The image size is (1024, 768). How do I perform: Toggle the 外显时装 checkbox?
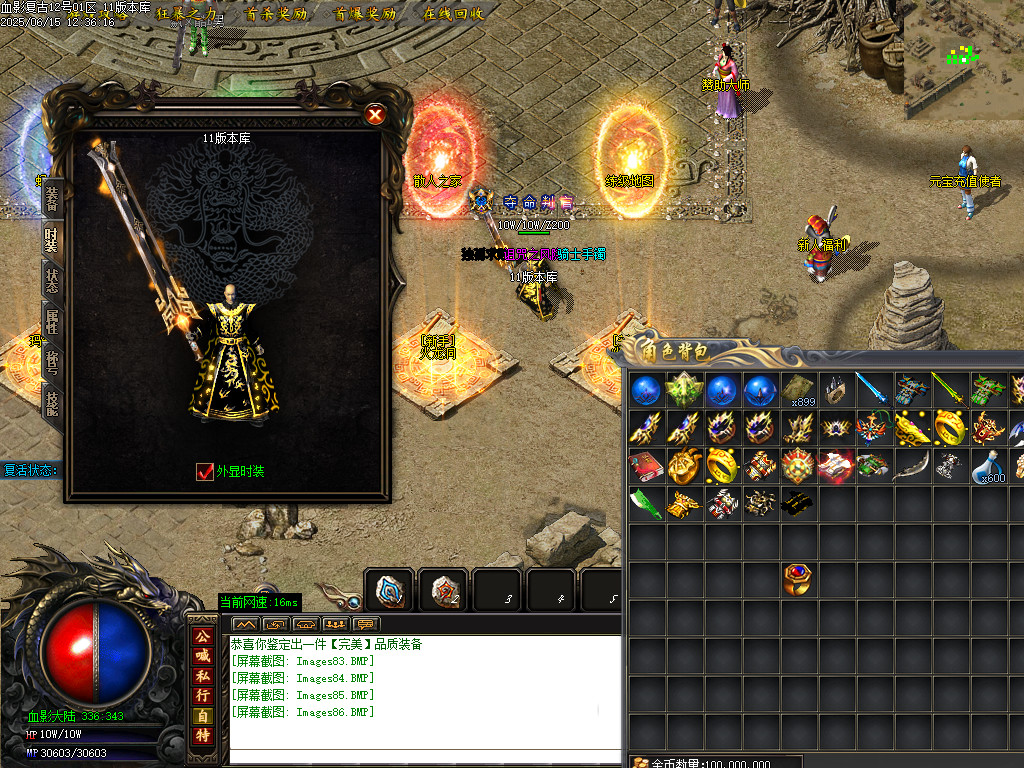pyautogui.click(x=205, y=472)
